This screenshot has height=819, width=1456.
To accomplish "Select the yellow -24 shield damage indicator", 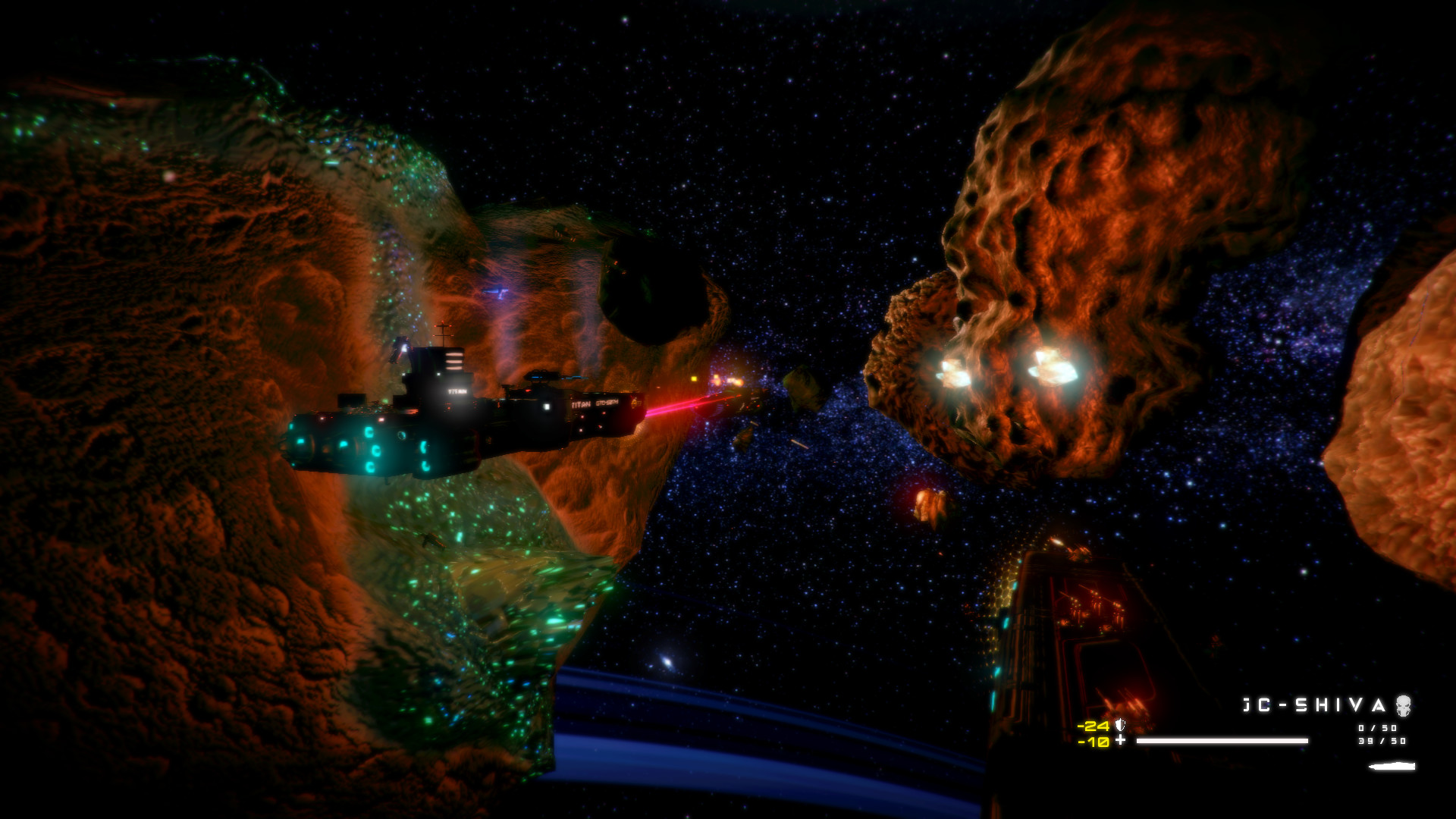I will (1092, 725).
